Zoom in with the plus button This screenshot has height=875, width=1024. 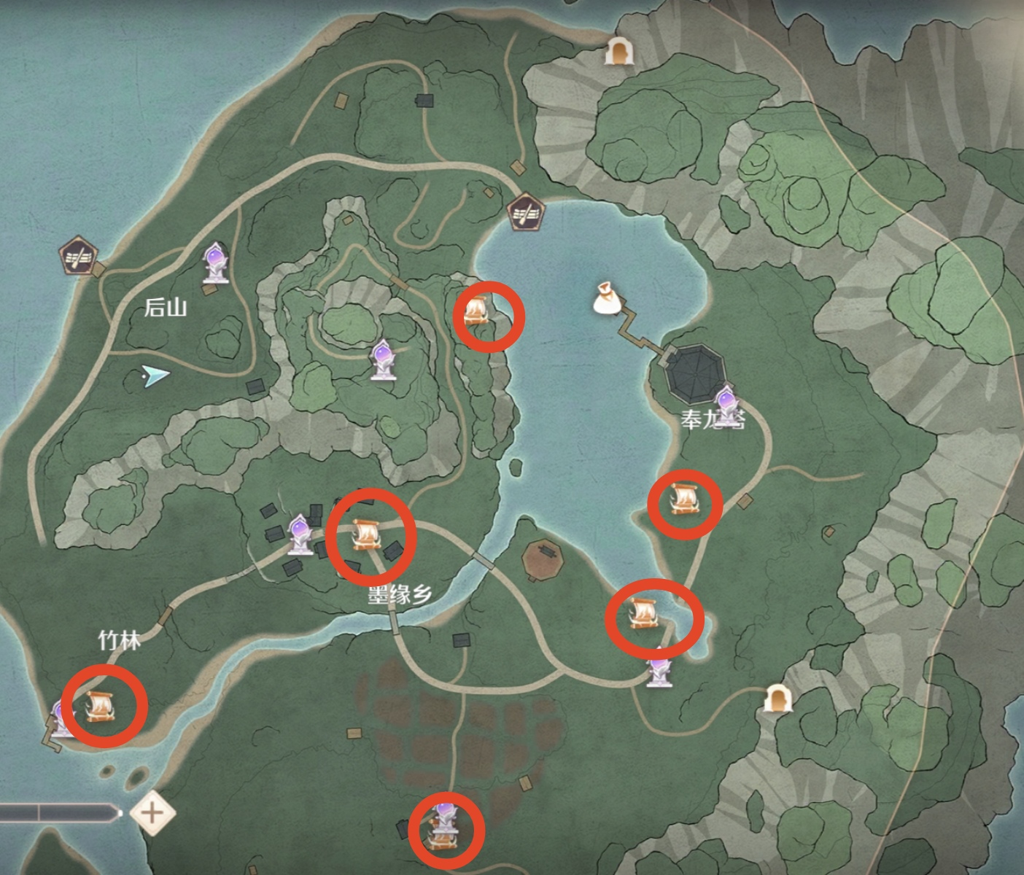(152, 812)
